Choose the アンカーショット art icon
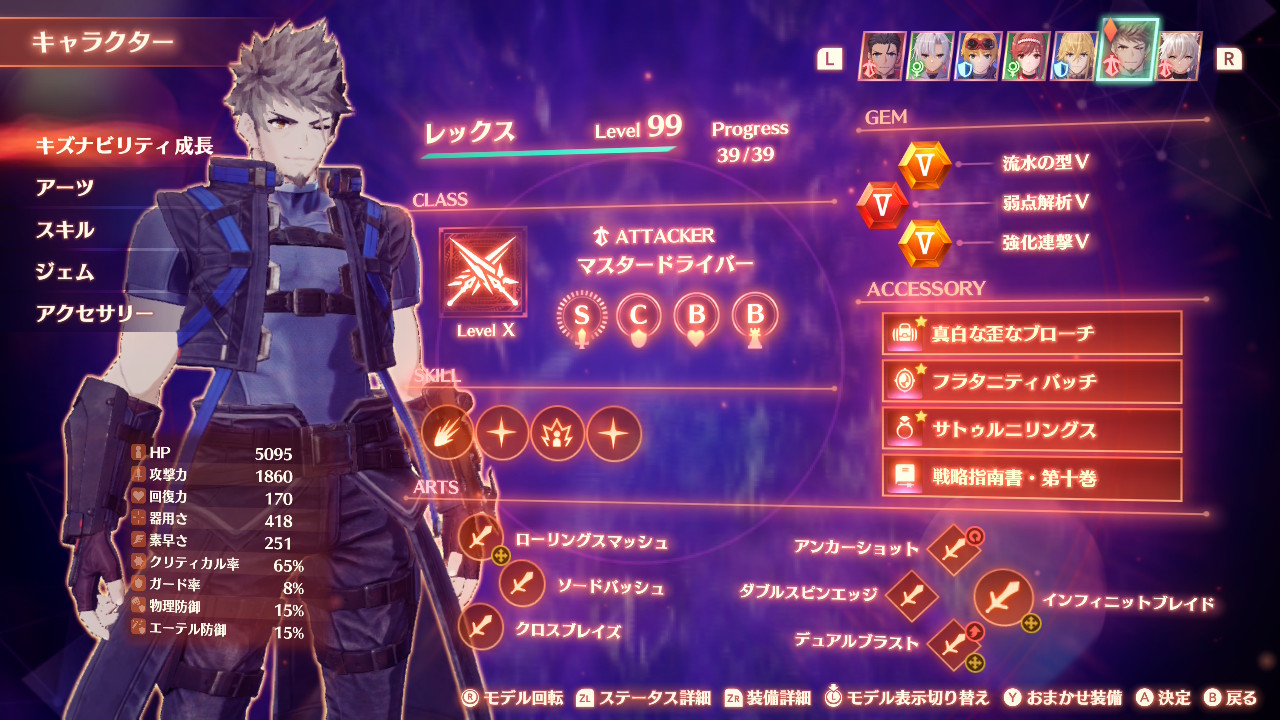Screen dimensions: 1280x720 [953, 549]
